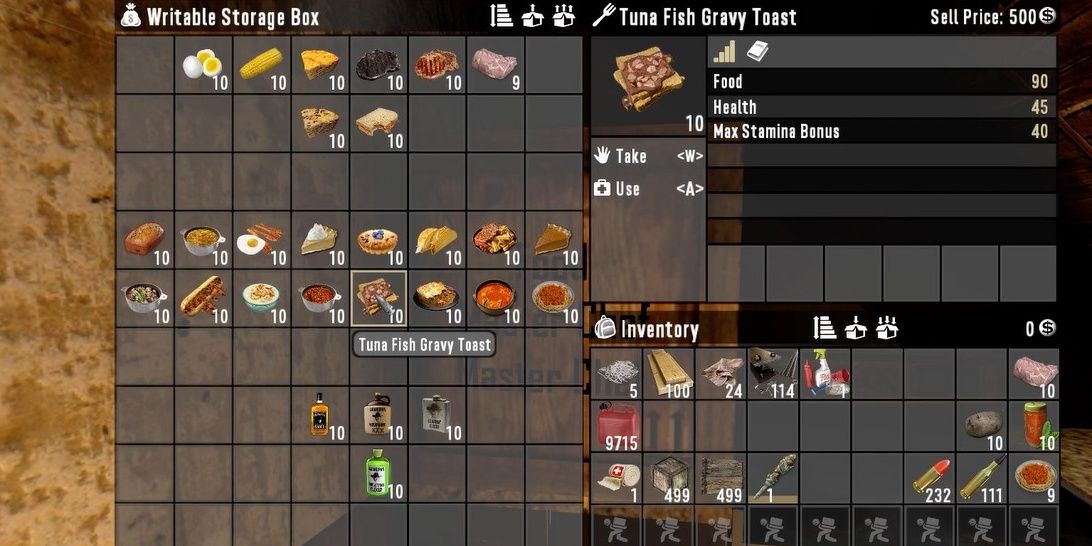The image size is (1092, 546).
Task: Pick the corn on the cob stack
Action: point(261,66)
